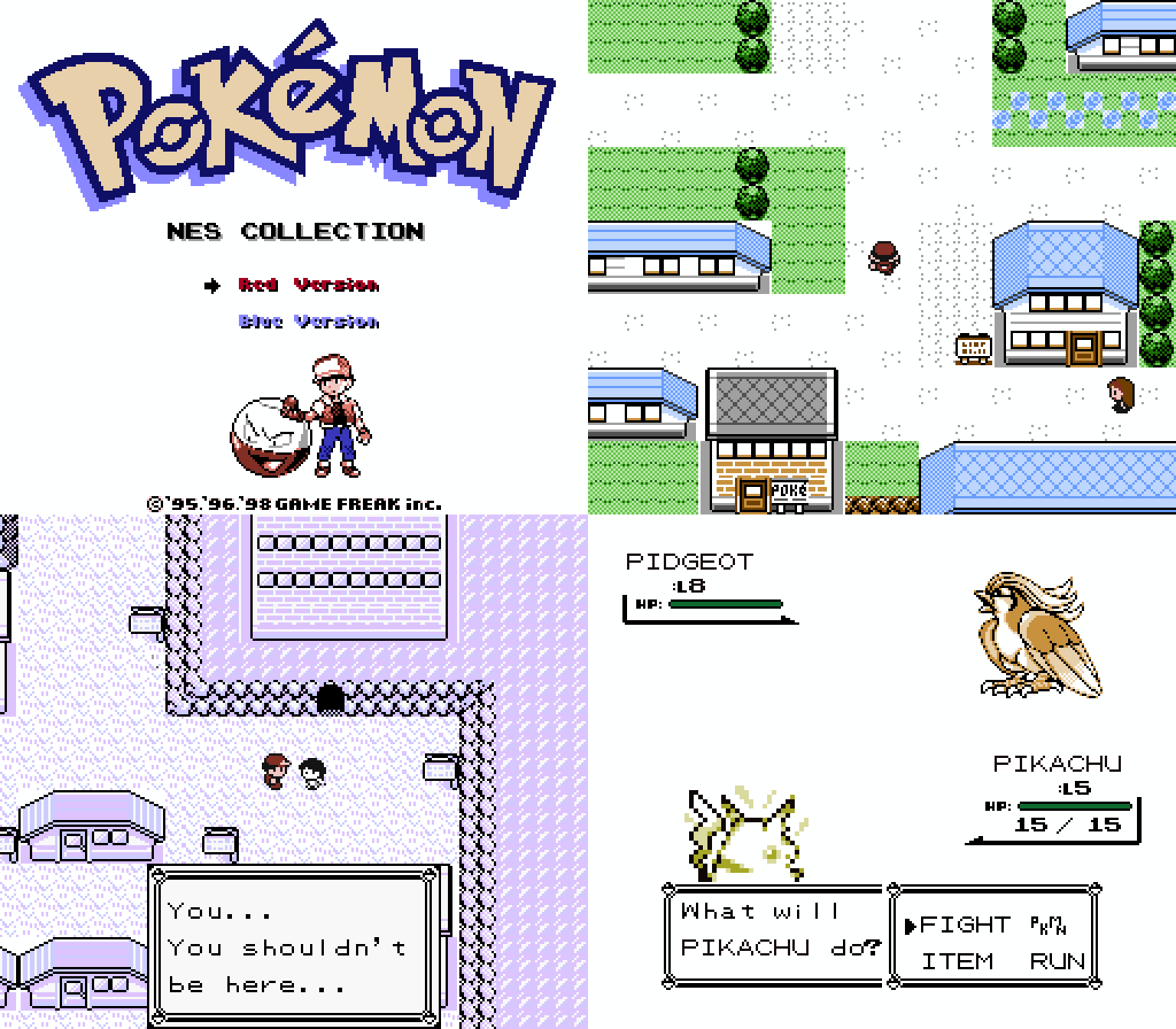The image size is (1176, 1029).
Task: Select the sign post beside the blue-roof house
Action: (972, 349)
